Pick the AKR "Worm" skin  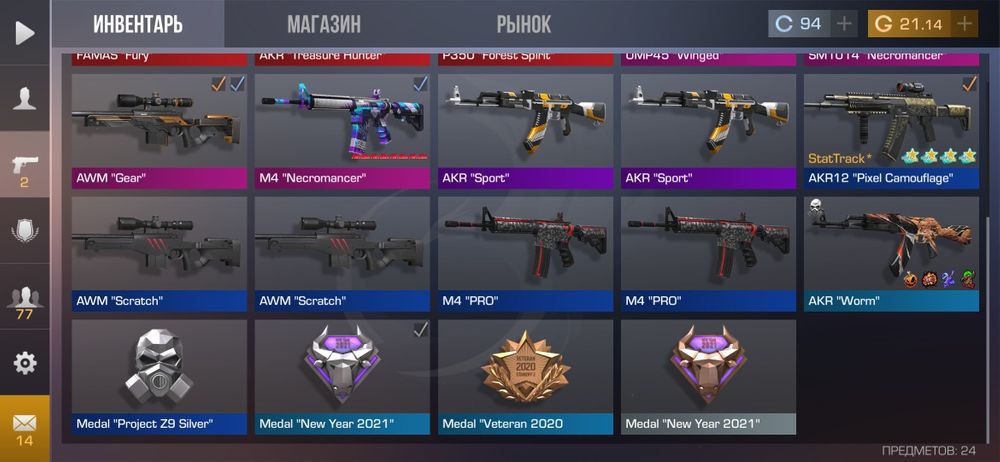pyautogui.click(x=891, y=252)
